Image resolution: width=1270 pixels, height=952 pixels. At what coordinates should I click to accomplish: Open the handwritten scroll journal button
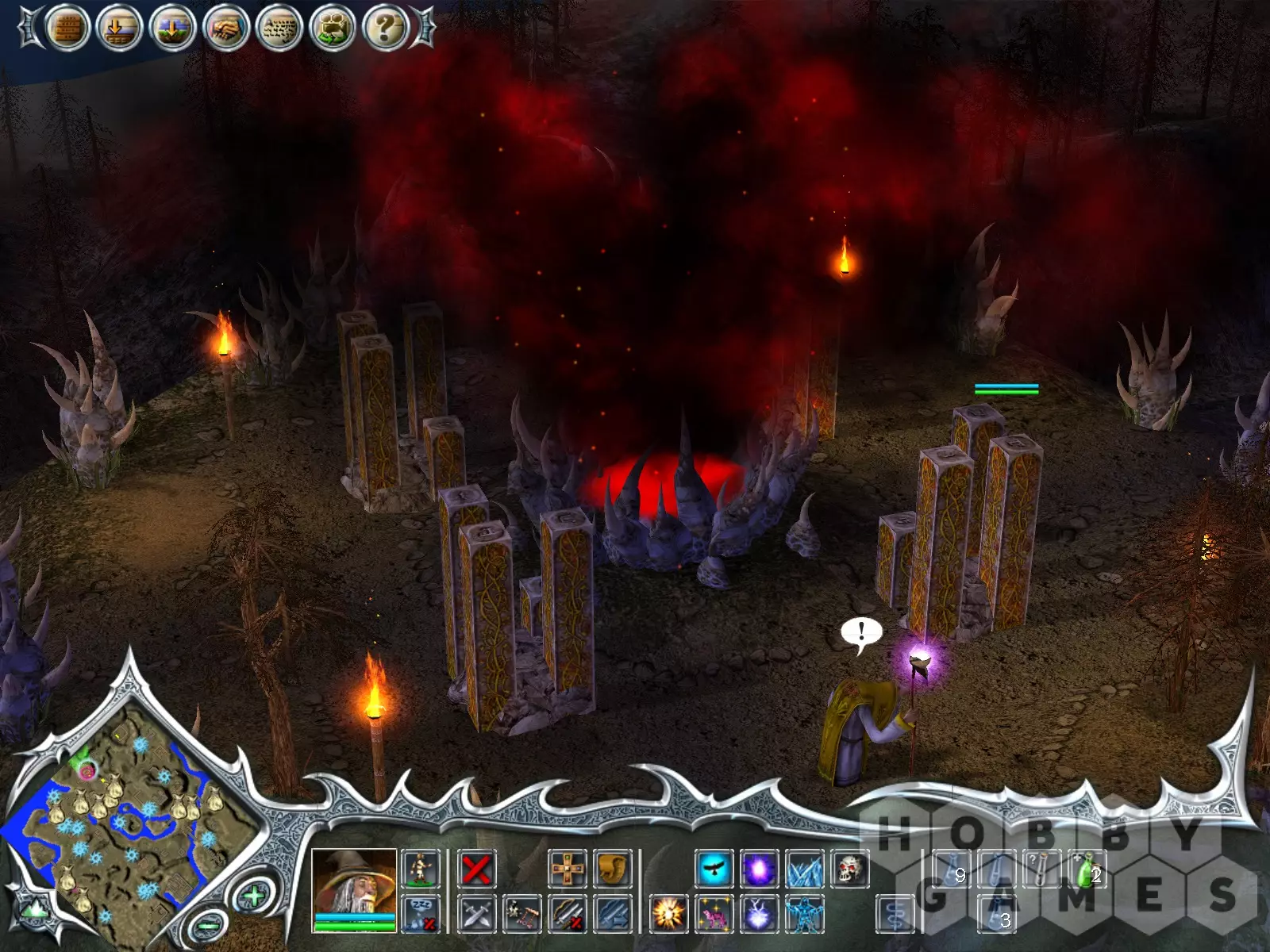(x=279, y=29)
